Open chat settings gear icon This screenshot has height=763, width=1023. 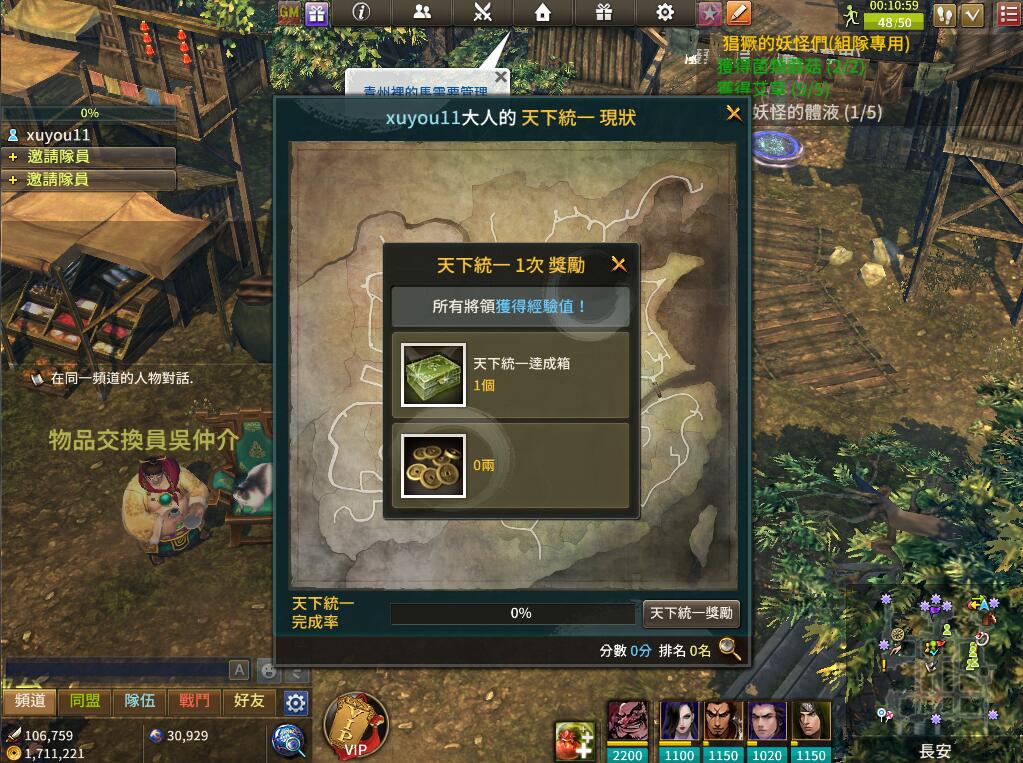tap(295, 702)
